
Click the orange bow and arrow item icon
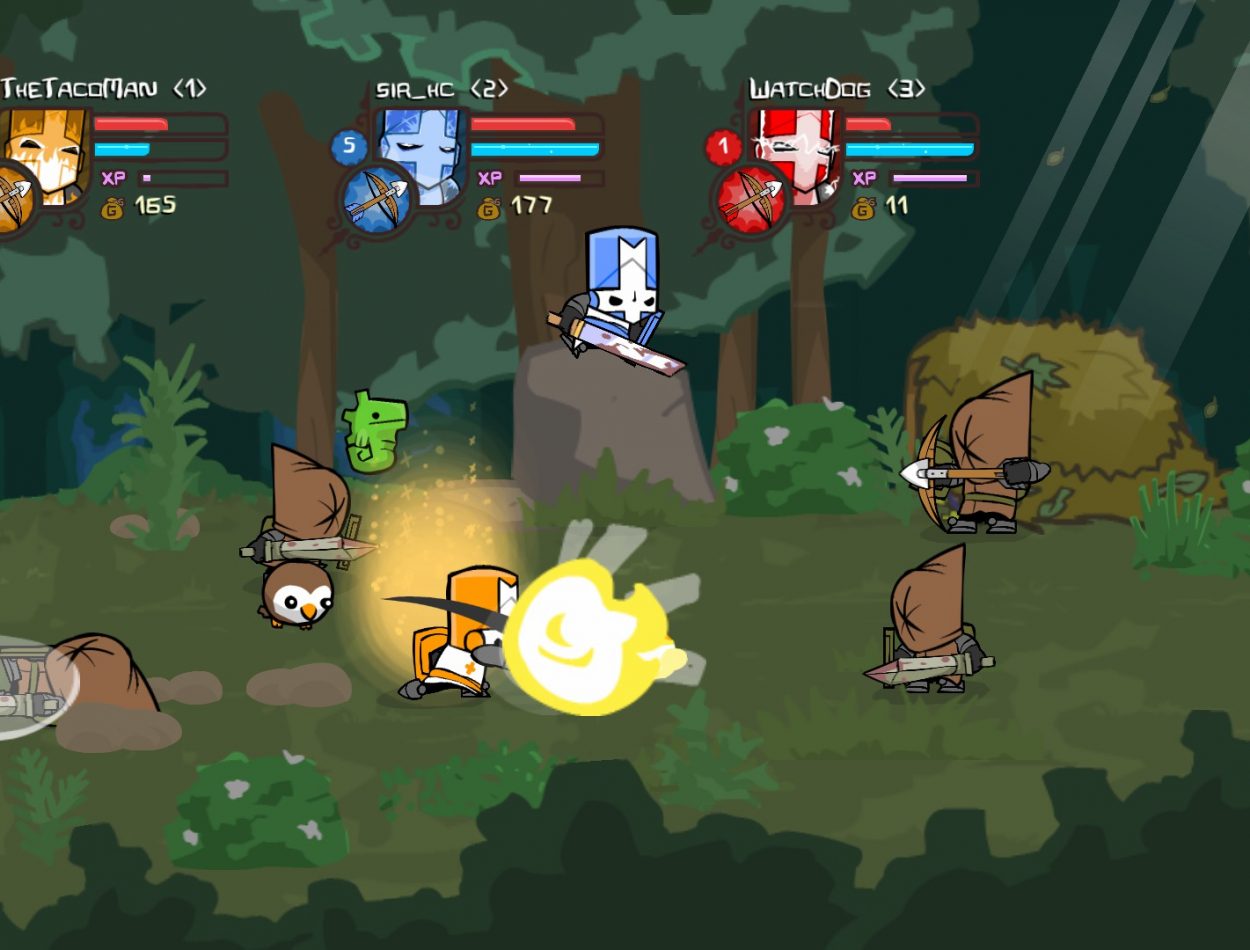14,200
